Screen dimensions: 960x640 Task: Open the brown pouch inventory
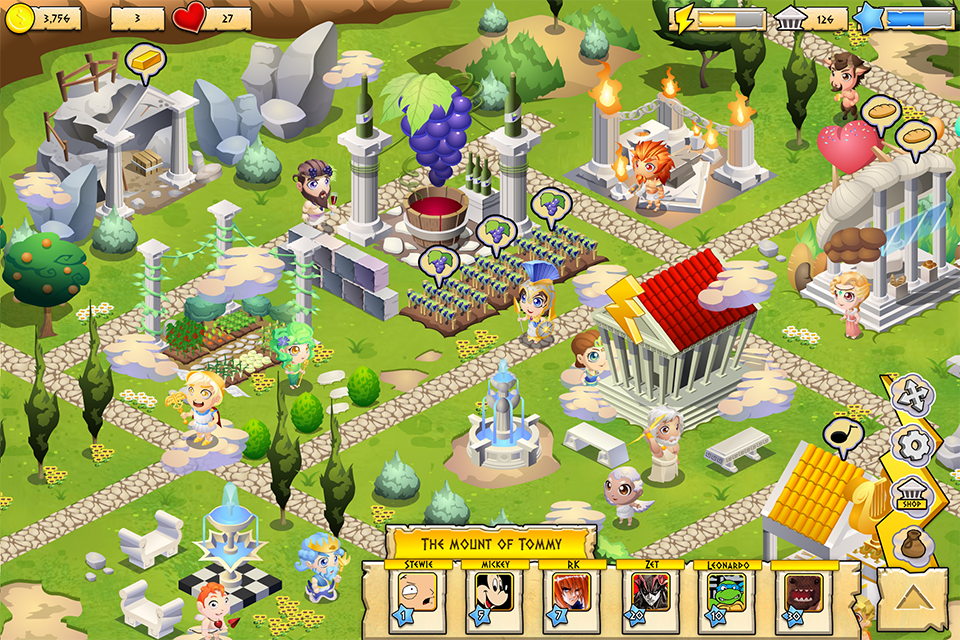(x=915, y=546)
